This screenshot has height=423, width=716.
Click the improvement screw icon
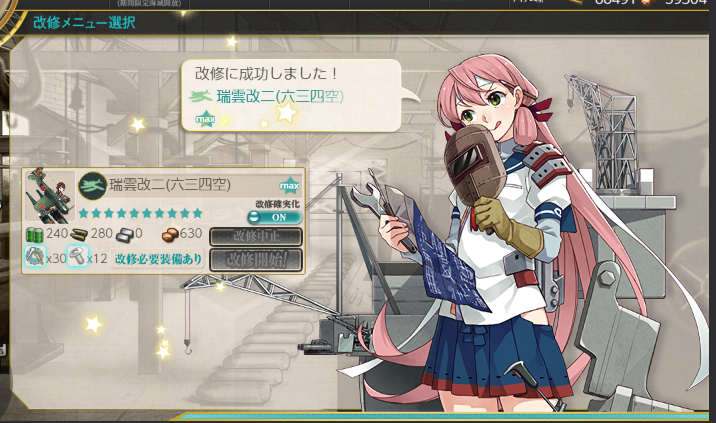77,258
